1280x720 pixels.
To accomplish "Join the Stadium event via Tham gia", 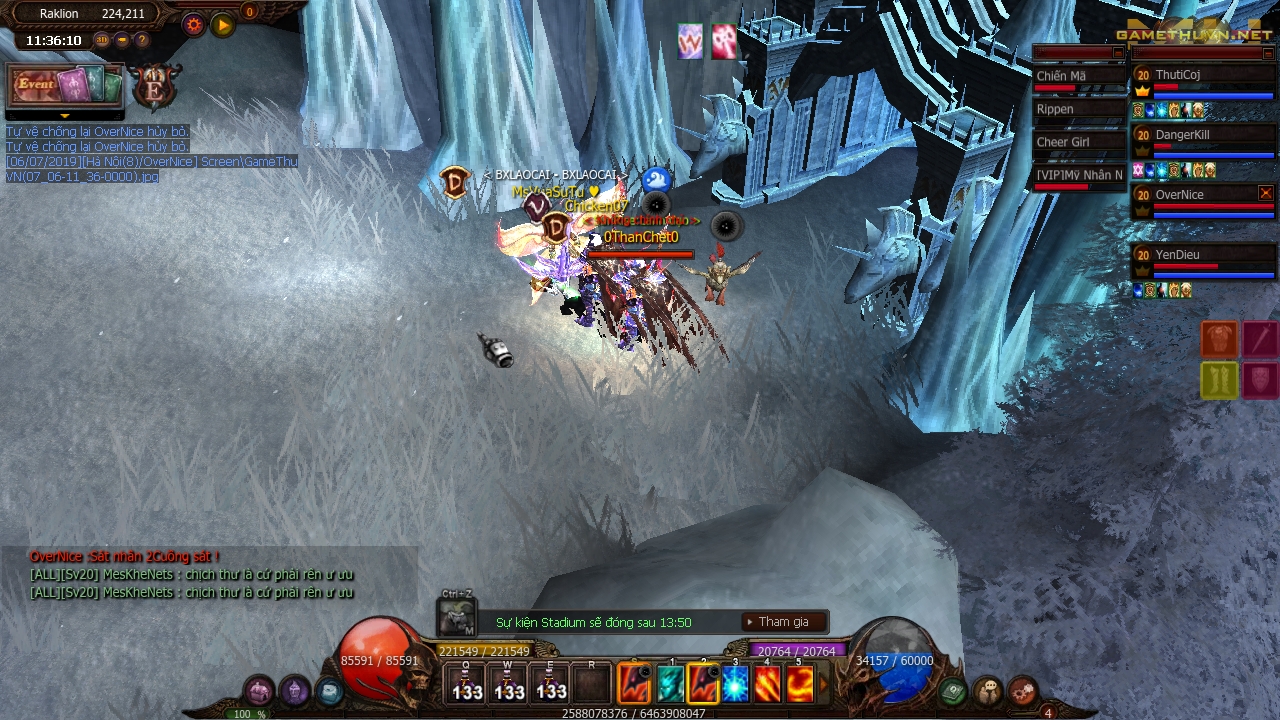I will [x=785, y=622].
